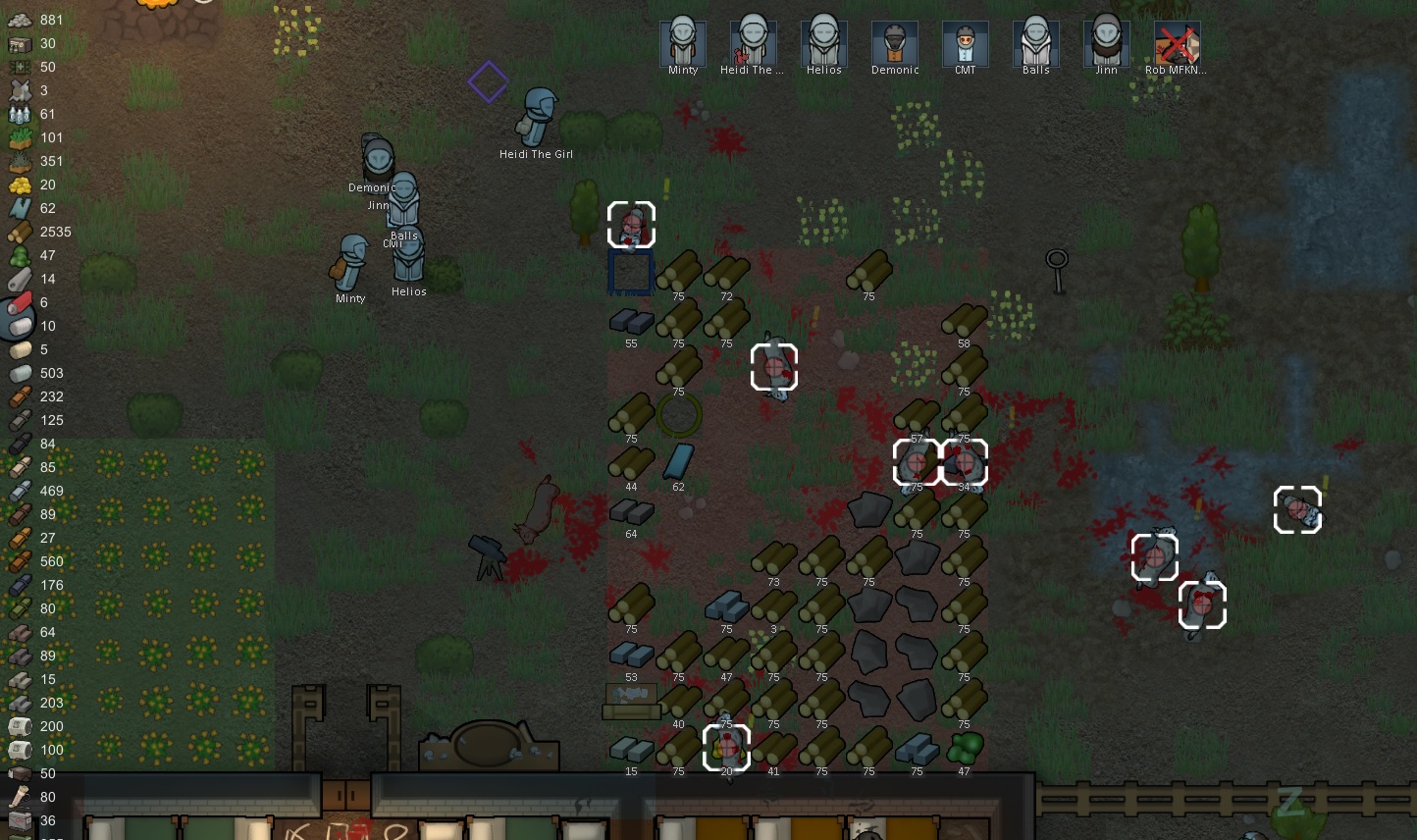Click the components crate icon showing 30

(x=18, y=43)
